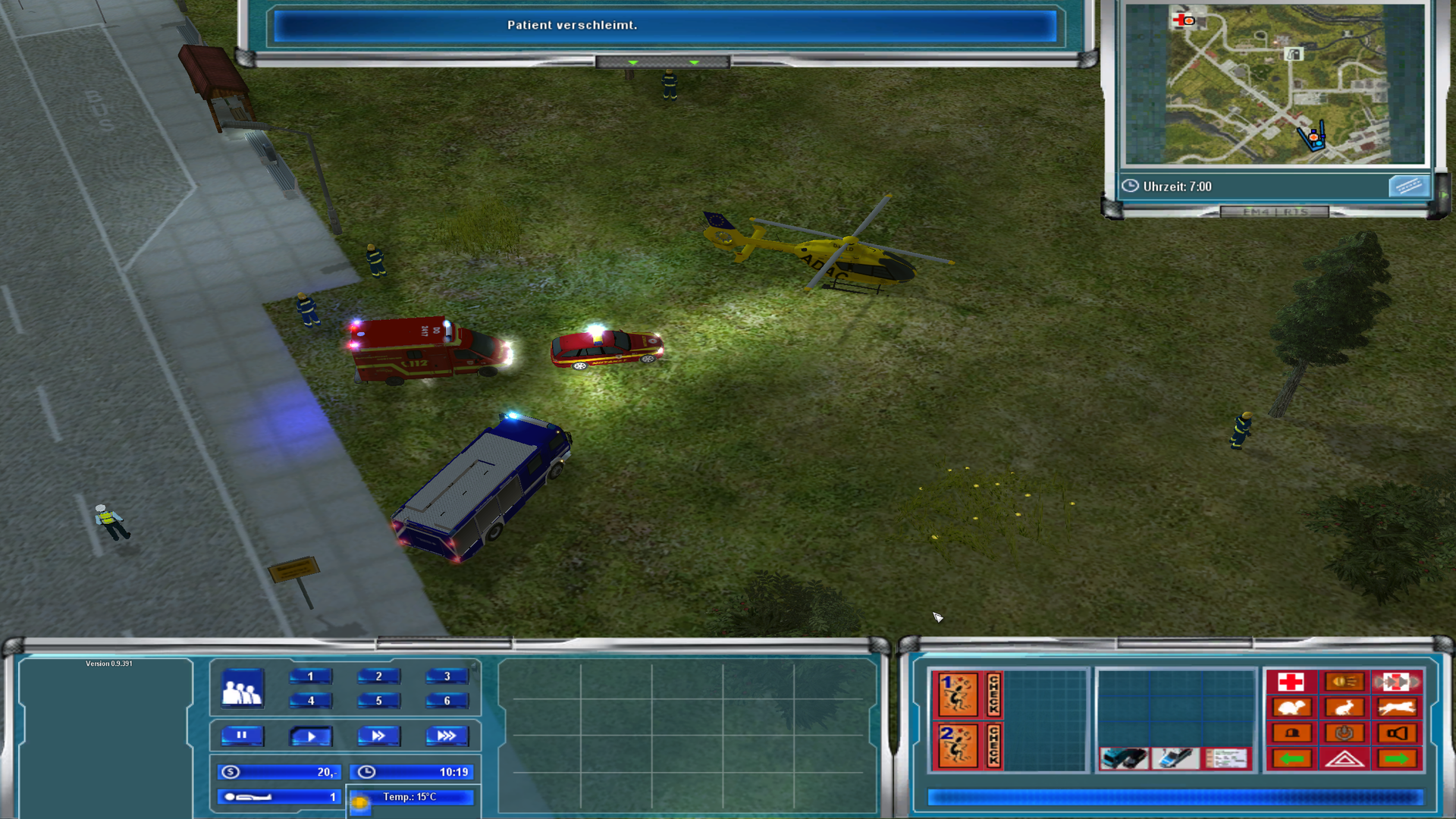The width and height of the screenshot is (1456, 819).
Task: Set game speed to normal play
Action: tap(310, 735)
